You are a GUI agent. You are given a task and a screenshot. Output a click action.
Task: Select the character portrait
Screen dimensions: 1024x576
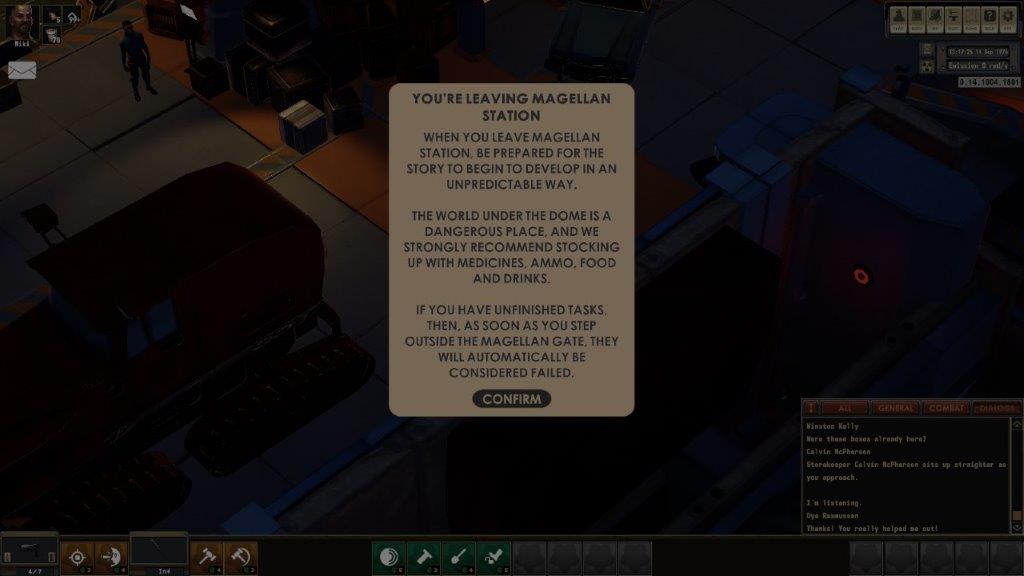22,23
